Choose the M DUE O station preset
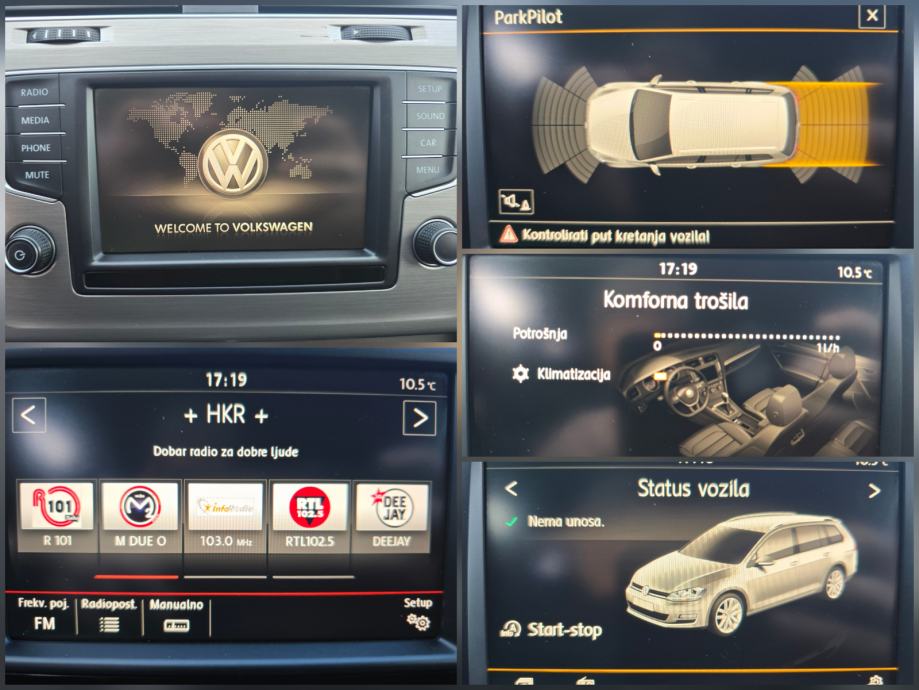Viewport: 919px width, 690px height. pyautogui.click(x=140, y=517)
